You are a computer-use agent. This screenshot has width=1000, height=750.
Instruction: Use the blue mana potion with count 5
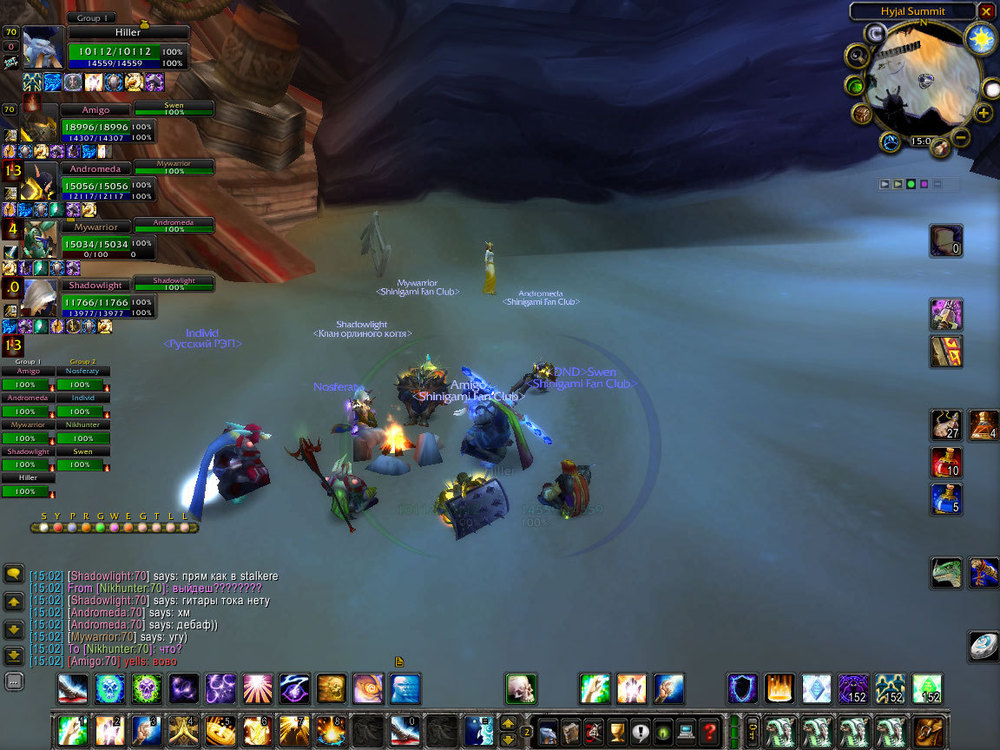tap(946, 498)
